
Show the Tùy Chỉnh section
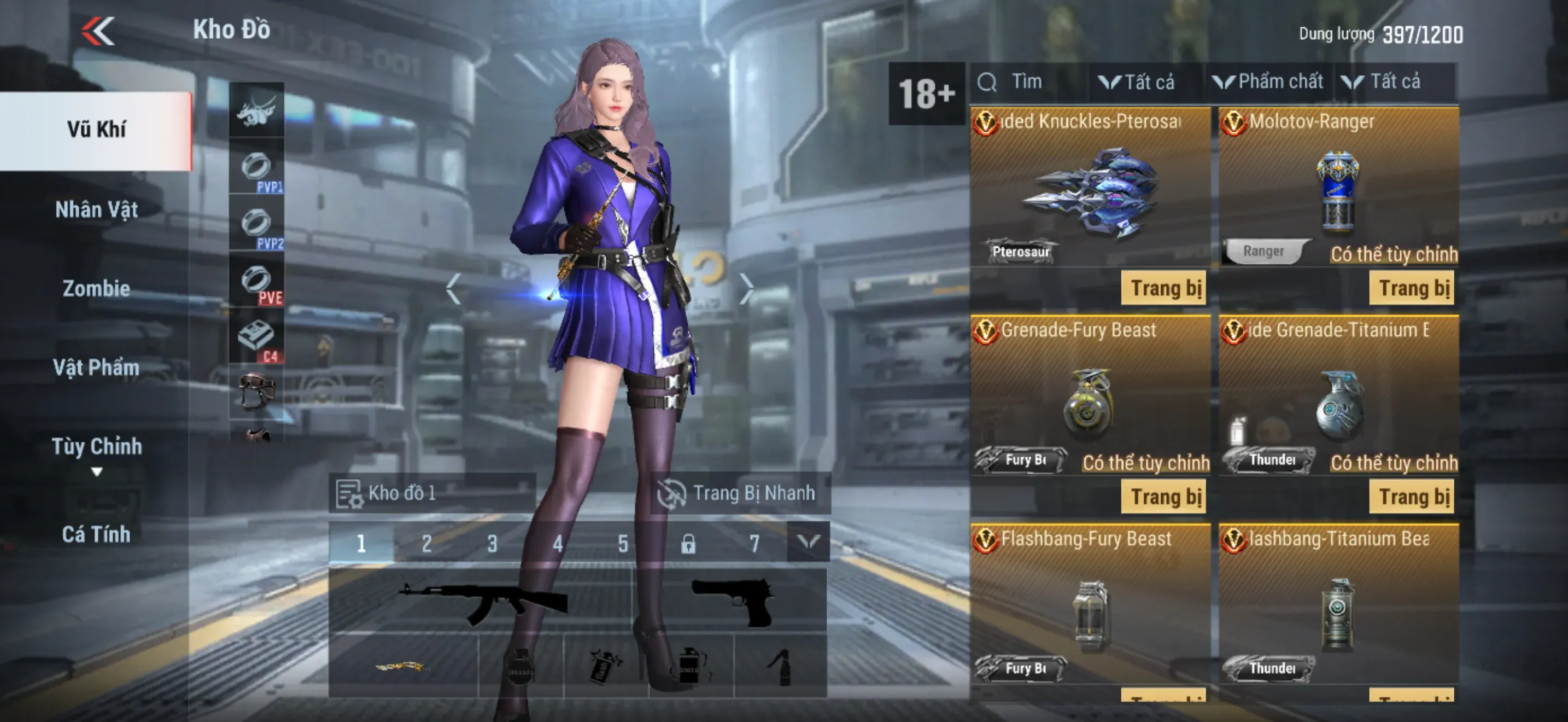coord(96,447)
